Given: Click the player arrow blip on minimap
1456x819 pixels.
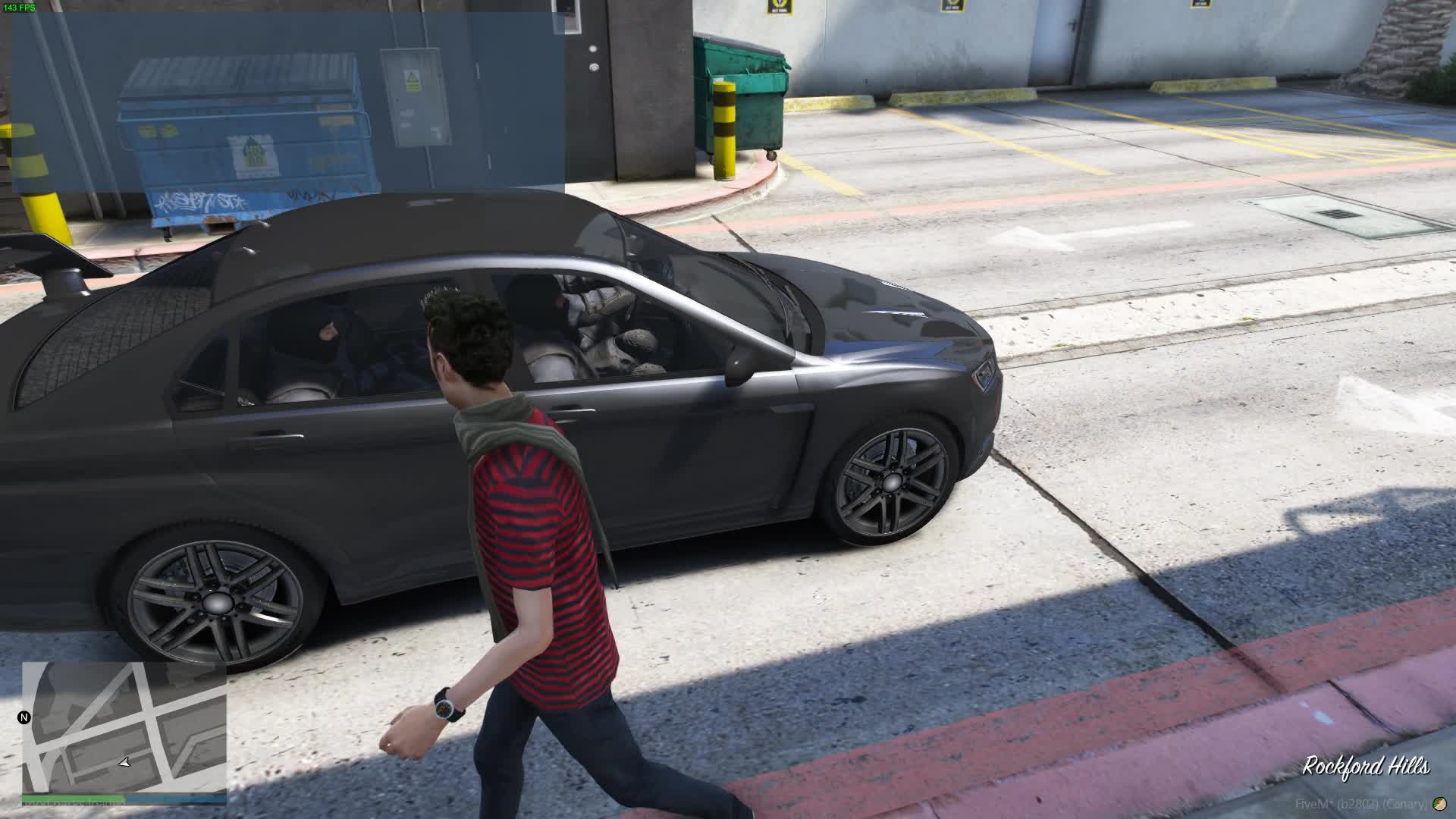Looking at the screenshot, I should coord(125,762).
